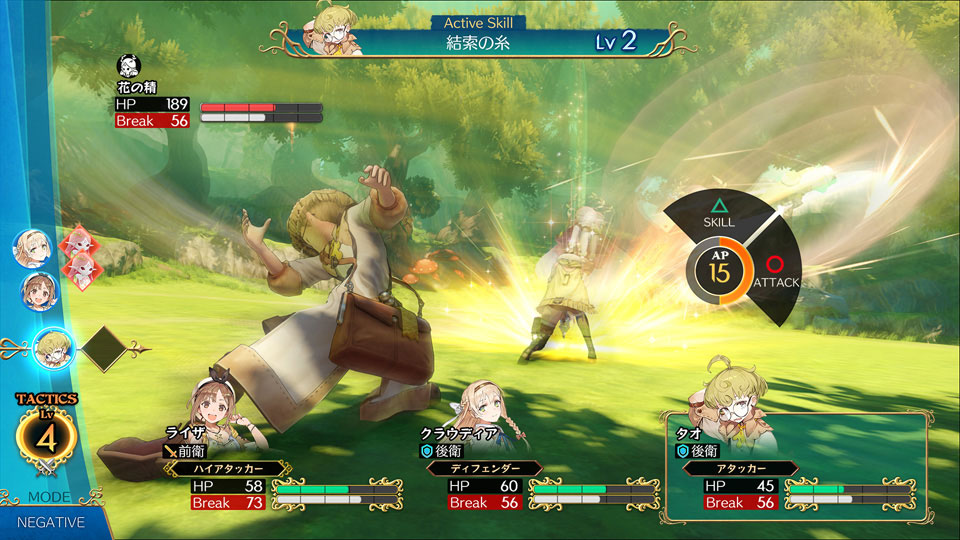Select the ATTACK command on the wheel
The height and width of the screenshot is (540, 960).
tap(774, 273)
